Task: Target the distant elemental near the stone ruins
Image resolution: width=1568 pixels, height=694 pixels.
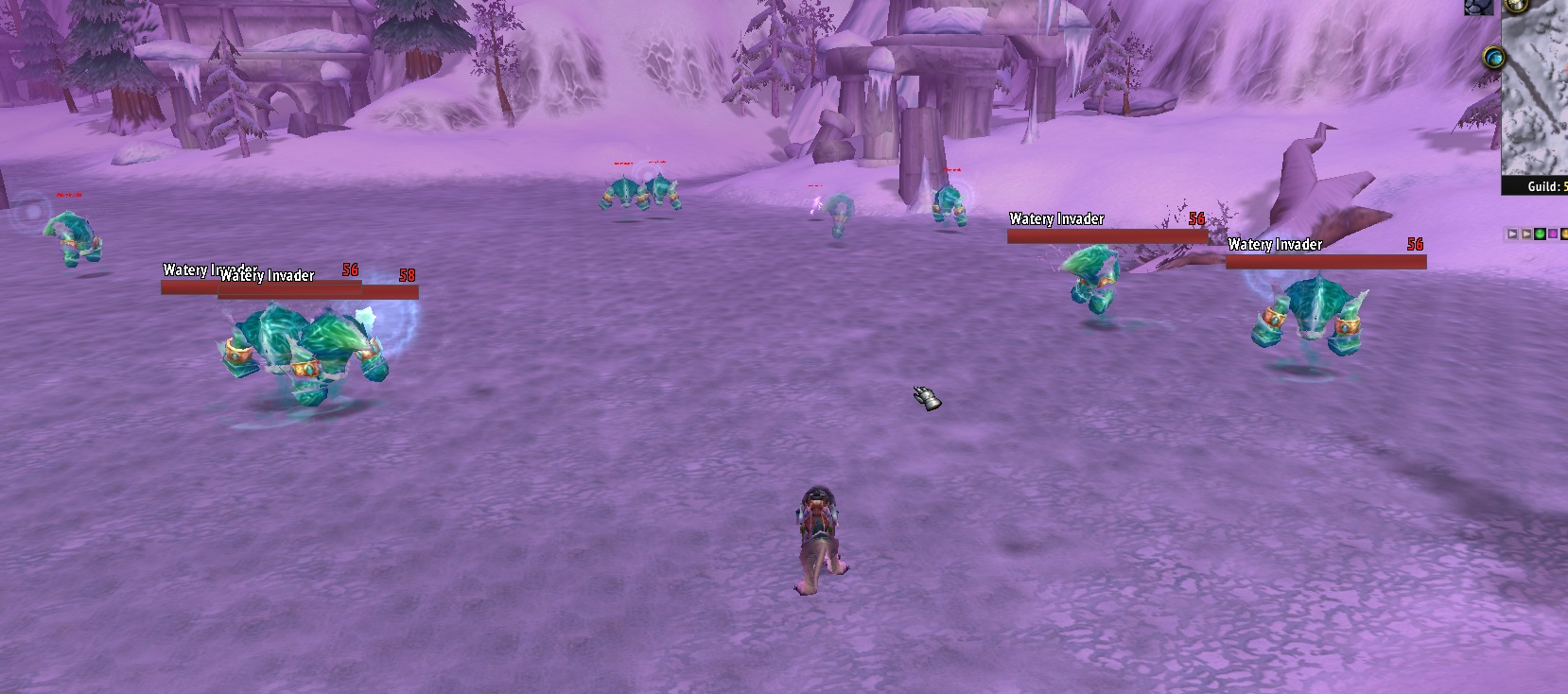Action: tap(950, 203)
